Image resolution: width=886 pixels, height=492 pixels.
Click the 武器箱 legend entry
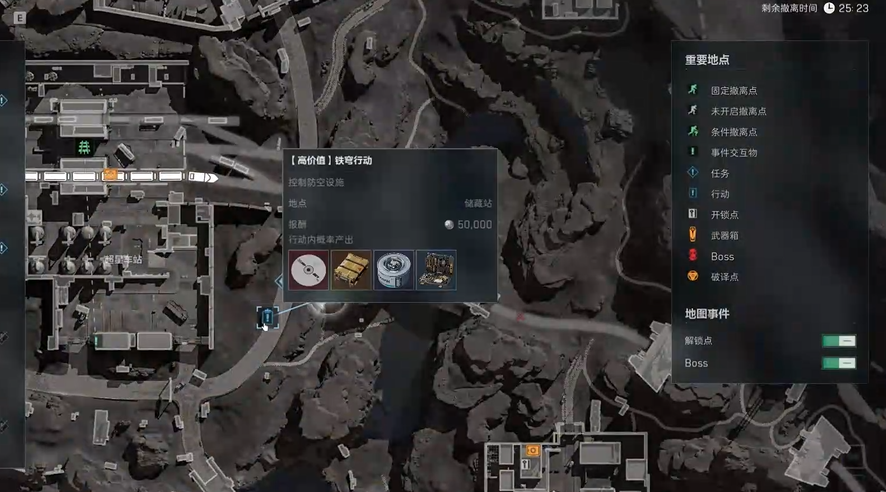pyautogui.click(x=726, y=236)
